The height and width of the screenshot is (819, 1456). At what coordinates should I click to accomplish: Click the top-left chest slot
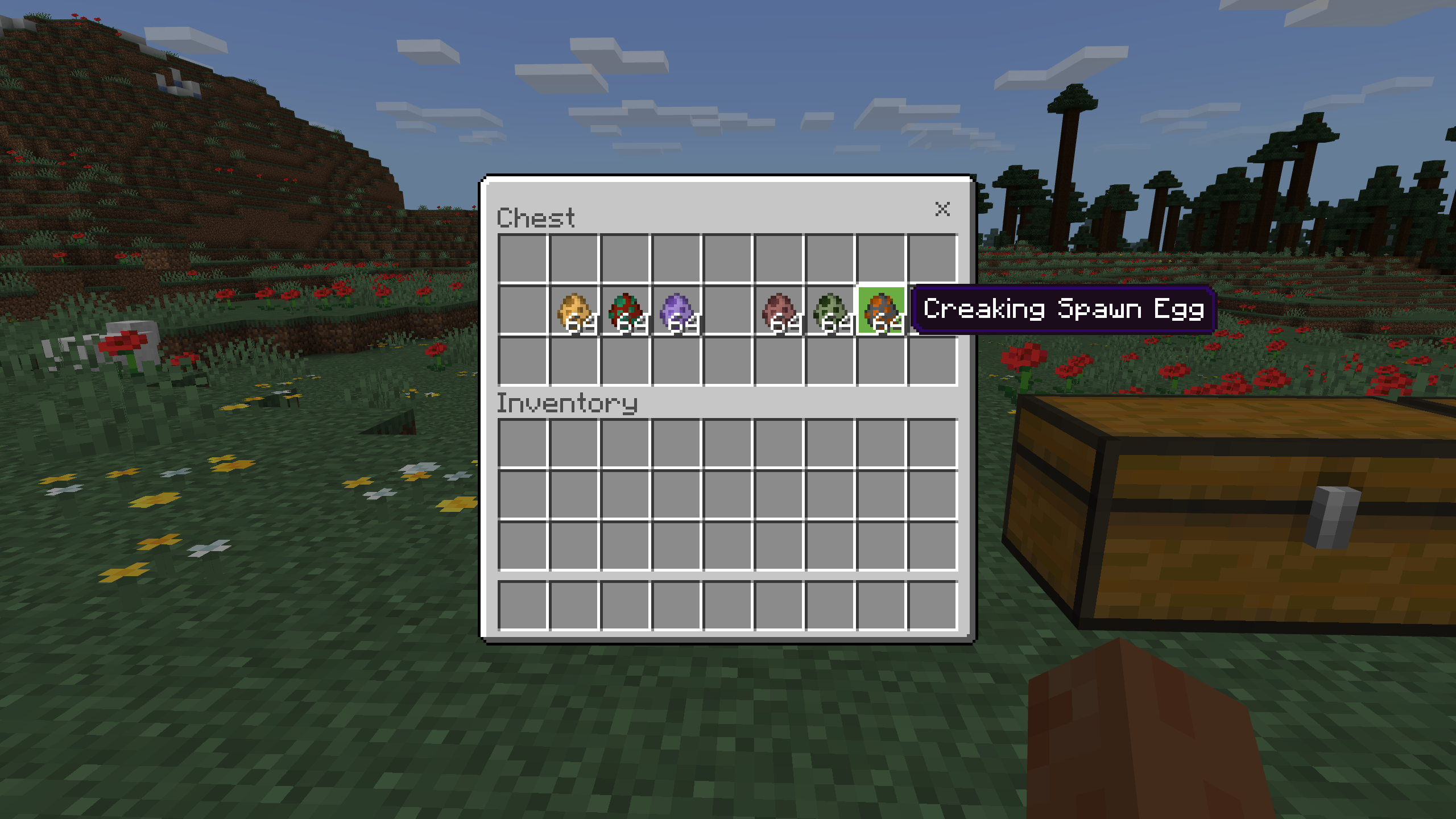click(523, 259)
